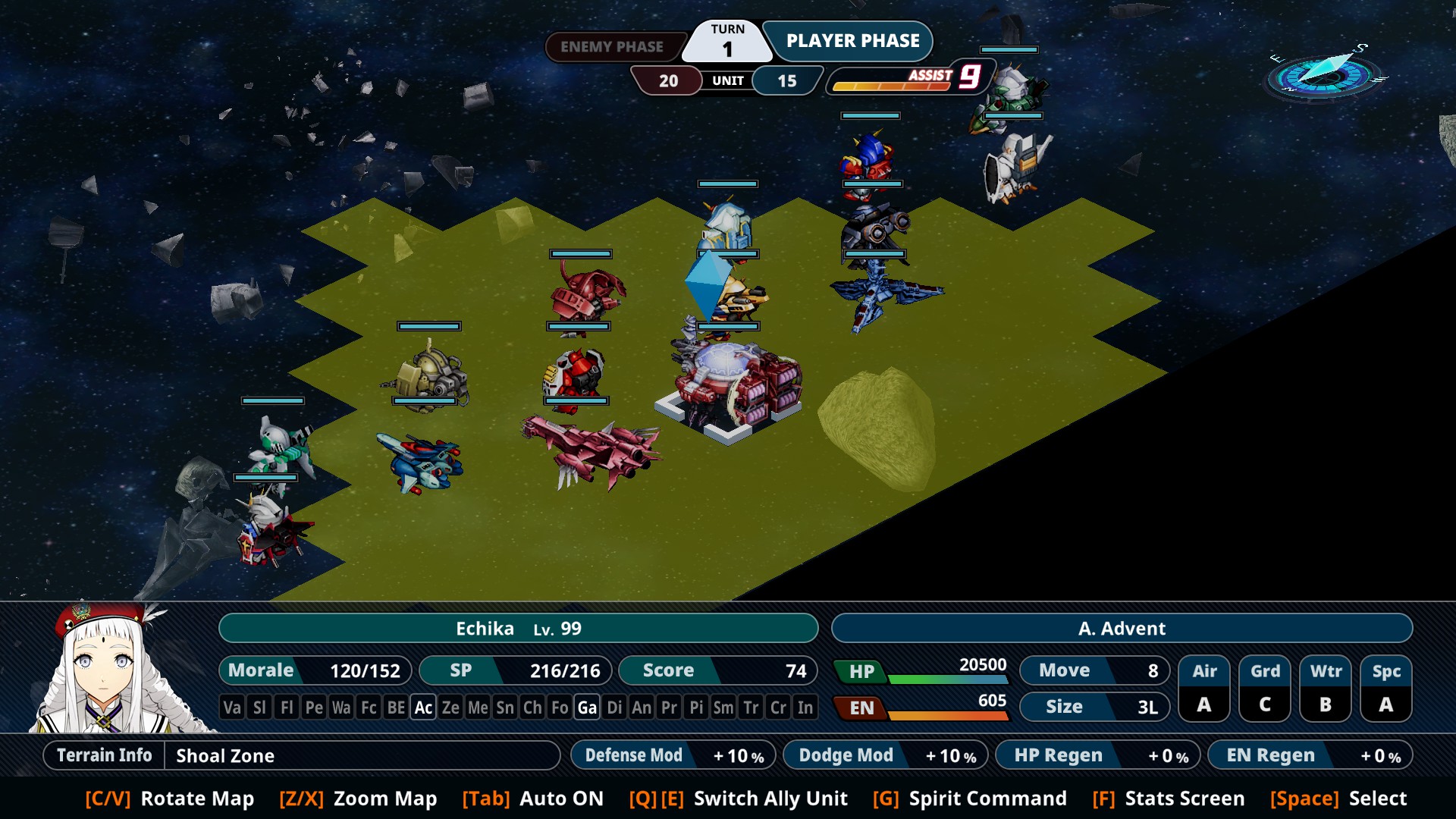The width and height of the screenshot is (1456, 819).
Task: Click the Assist gauge counter
Action: (x=907, y=79)
